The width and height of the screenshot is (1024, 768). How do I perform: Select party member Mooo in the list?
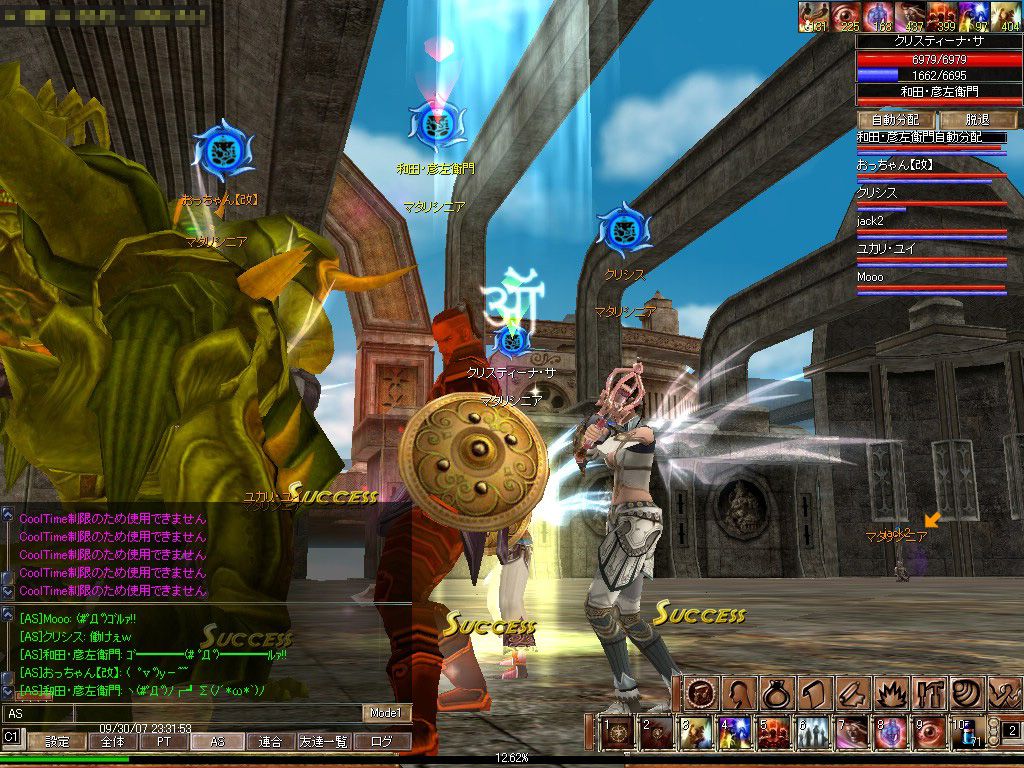tap(930, 277)
